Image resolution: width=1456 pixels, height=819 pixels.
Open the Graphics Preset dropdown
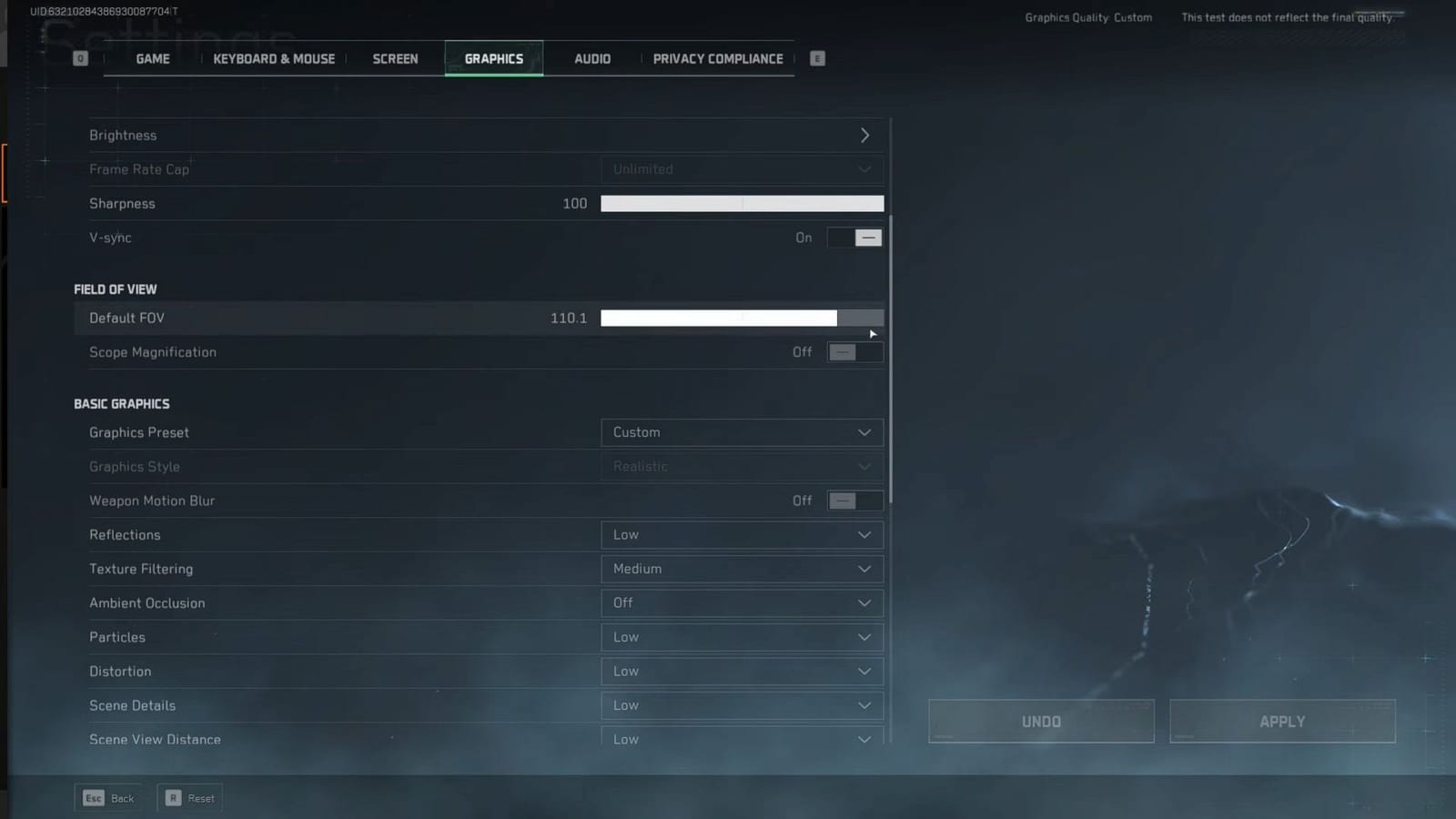[742, 432]
